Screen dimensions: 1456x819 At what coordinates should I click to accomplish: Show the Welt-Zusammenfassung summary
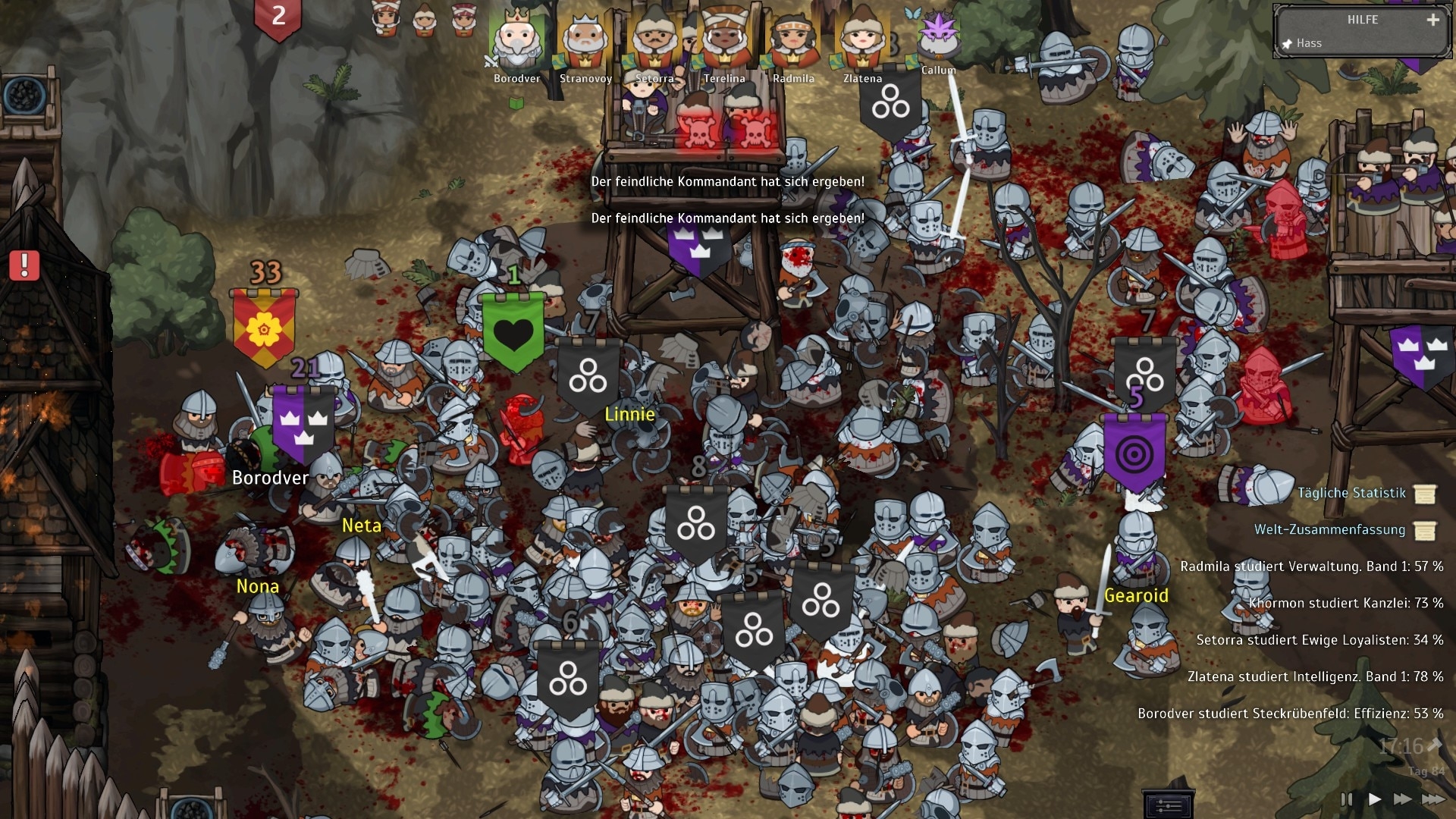point(1330,529)
